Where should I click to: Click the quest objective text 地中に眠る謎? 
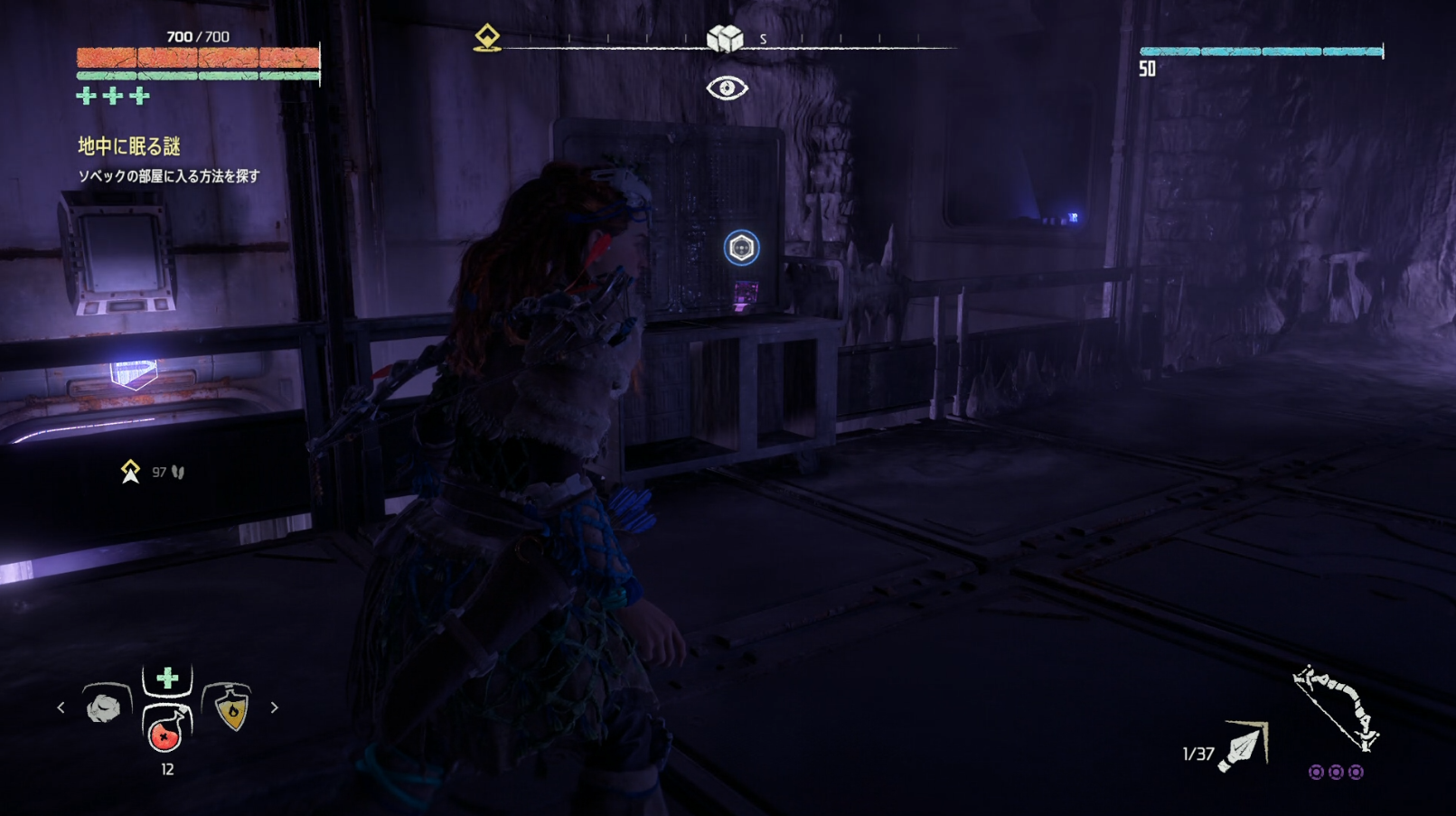click(129, 146)
